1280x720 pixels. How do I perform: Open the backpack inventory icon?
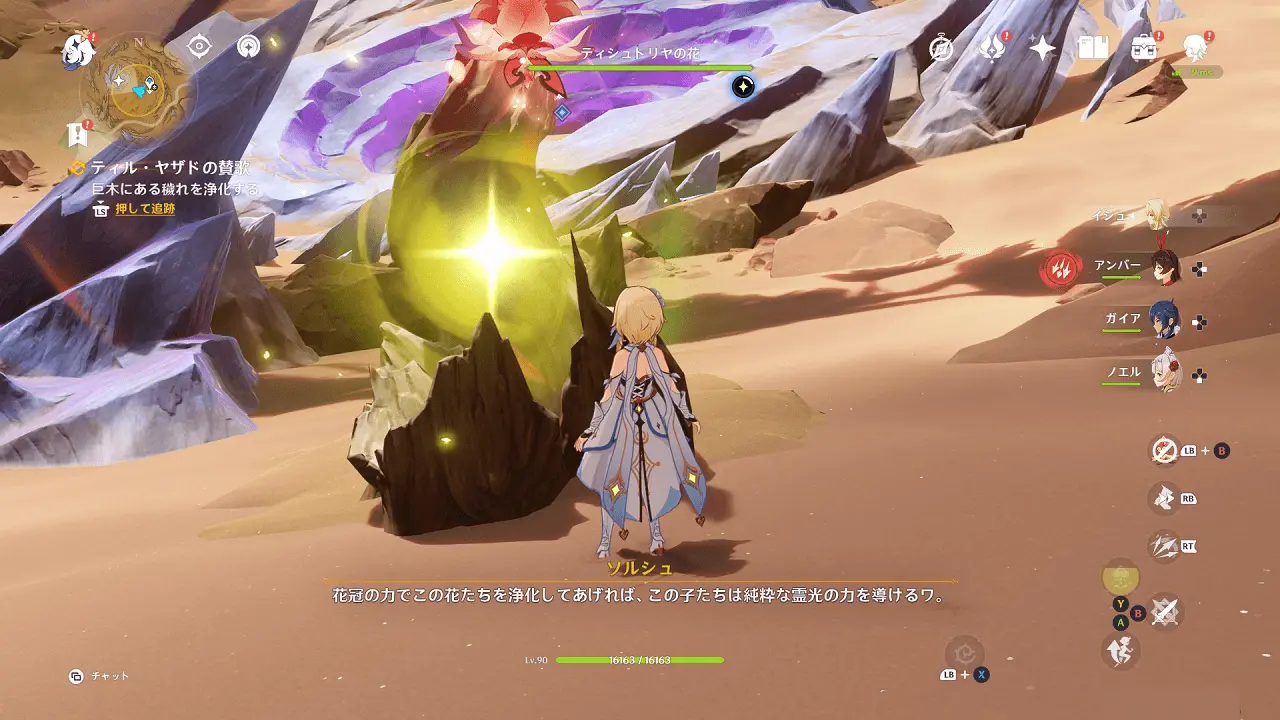[1143, 47]
